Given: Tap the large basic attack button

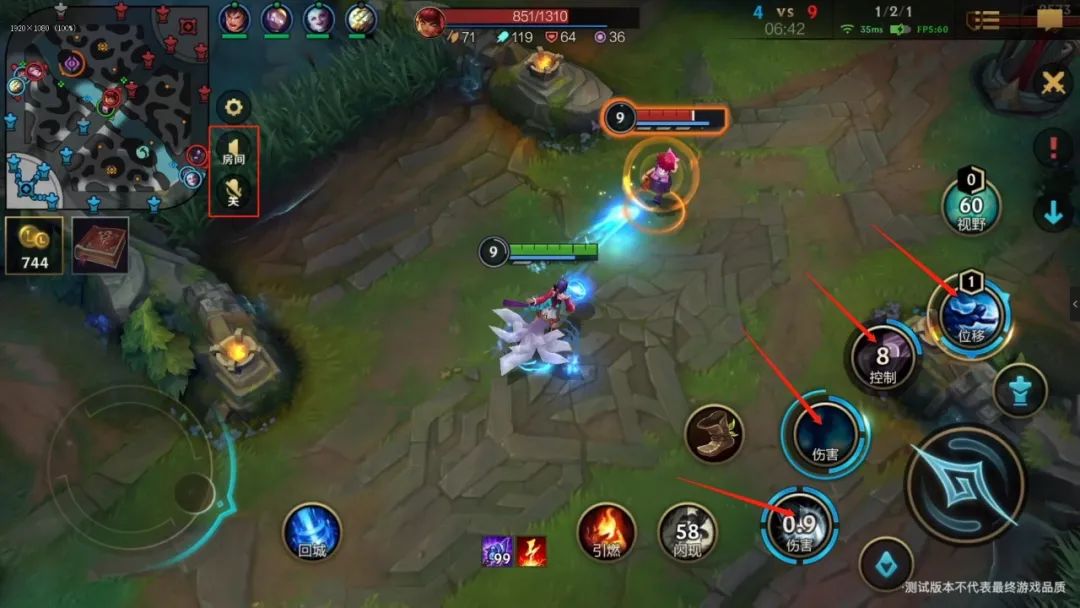Looking at the screenshot, I should pos(965,485).
